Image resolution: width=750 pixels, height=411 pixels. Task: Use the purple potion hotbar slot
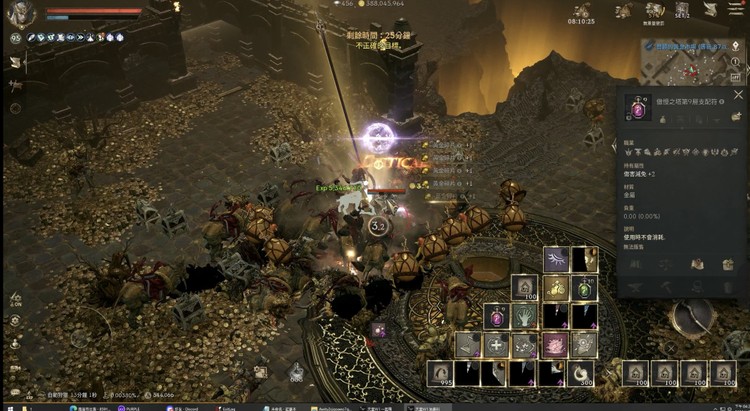pyautogui.click(x=498, y=317)
